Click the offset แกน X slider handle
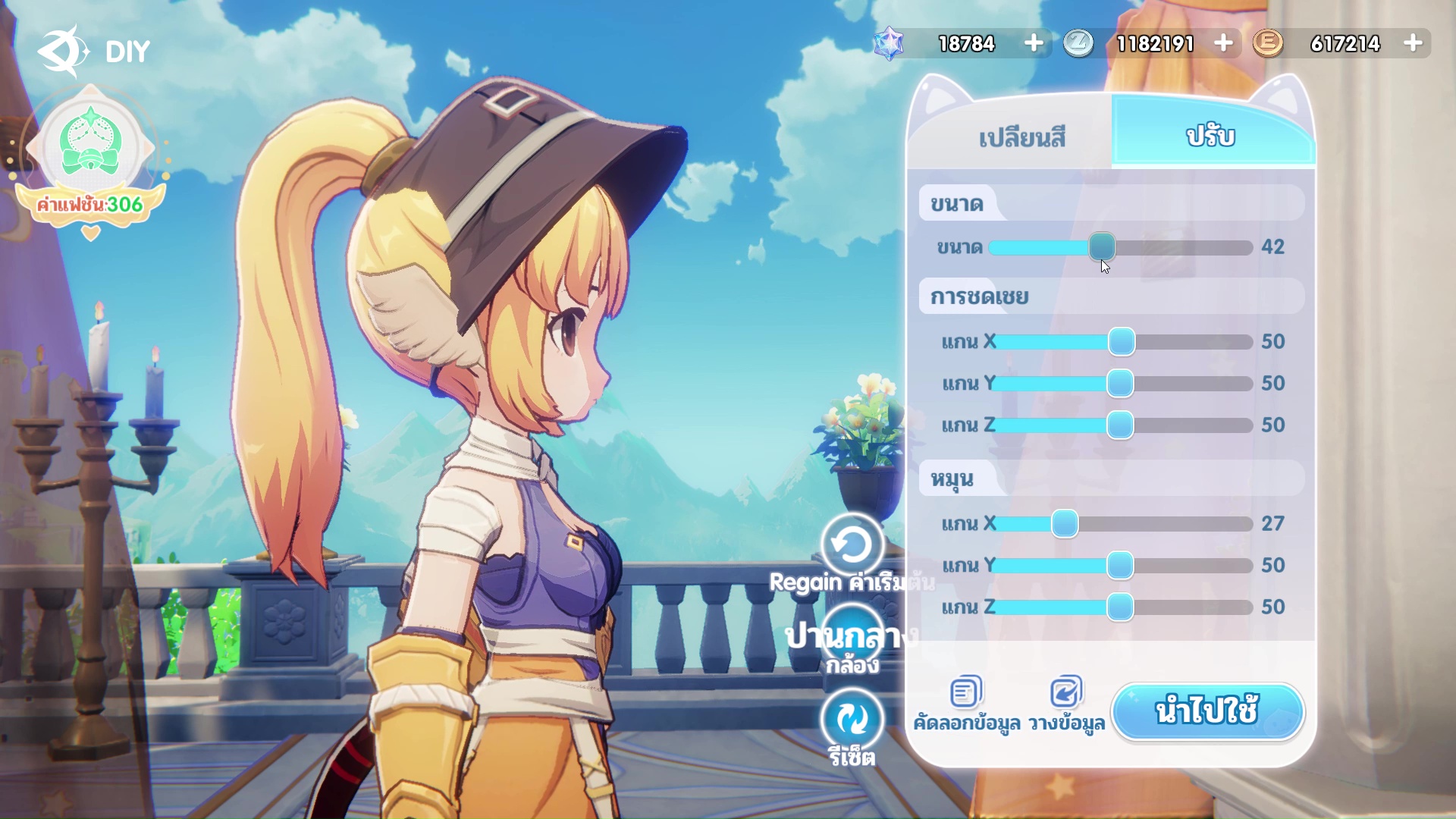Image resolution: width=1456 pixels, height=819 pixels. pyautogui.click(x=1122, y=341)
